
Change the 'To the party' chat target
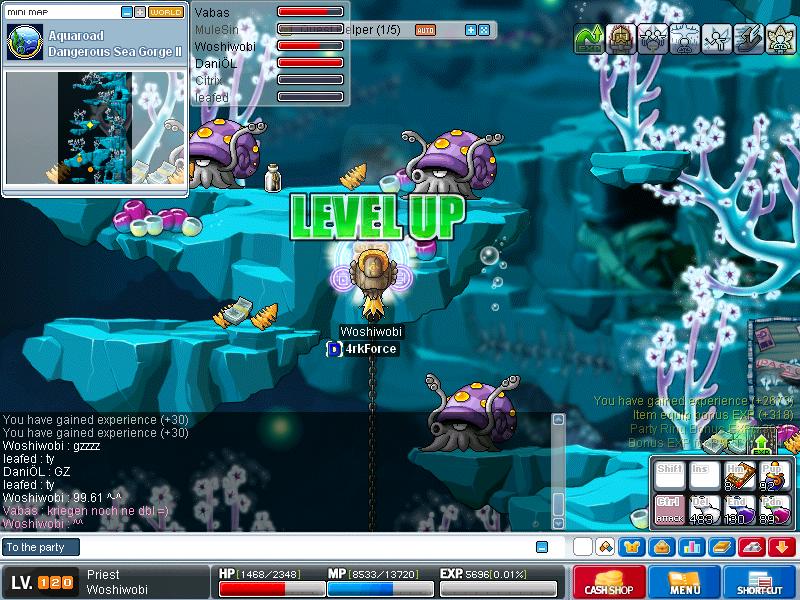tap(40, 547)
